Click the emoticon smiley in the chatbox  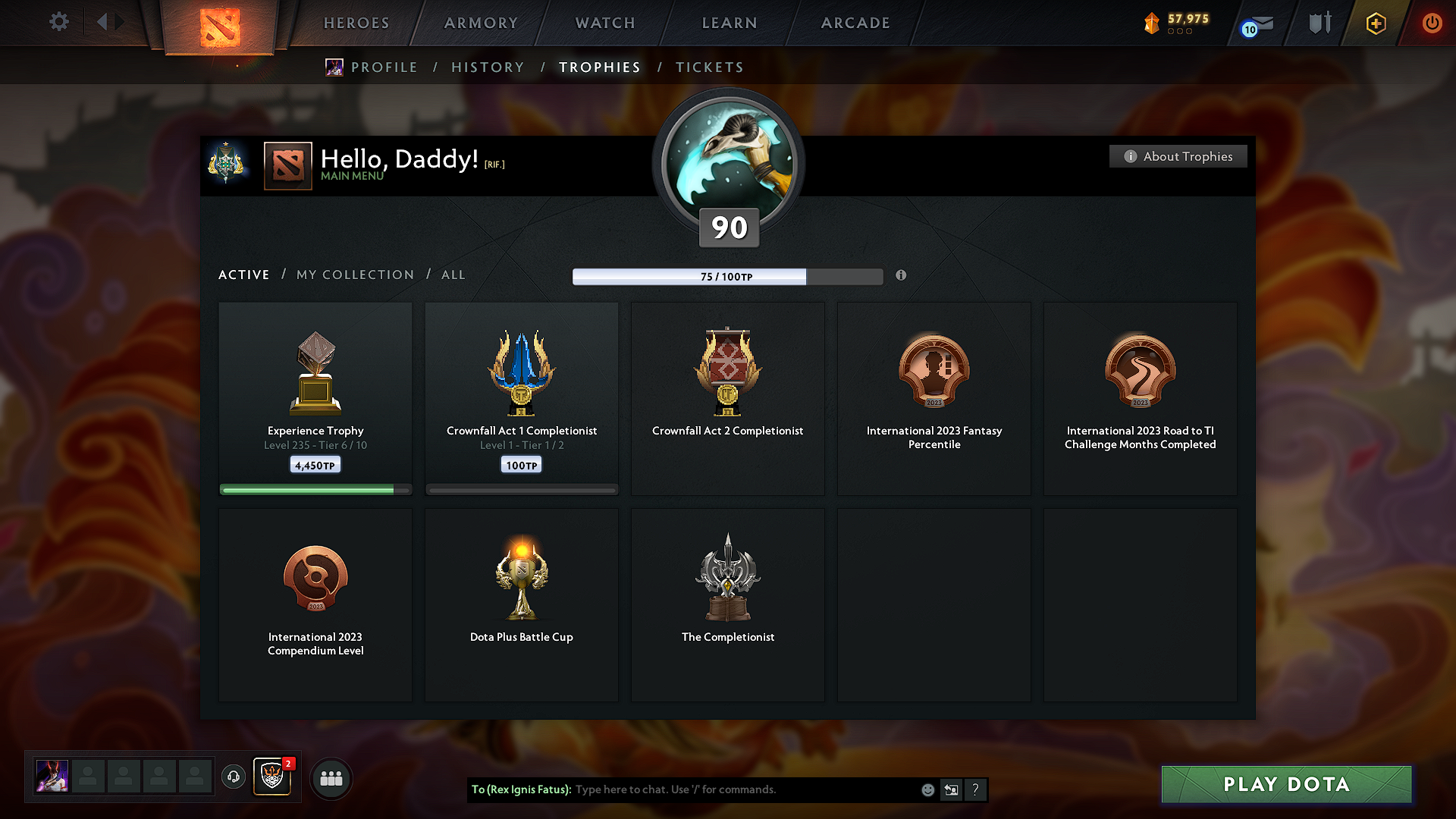pyautogui.click(x=927, y=789)
